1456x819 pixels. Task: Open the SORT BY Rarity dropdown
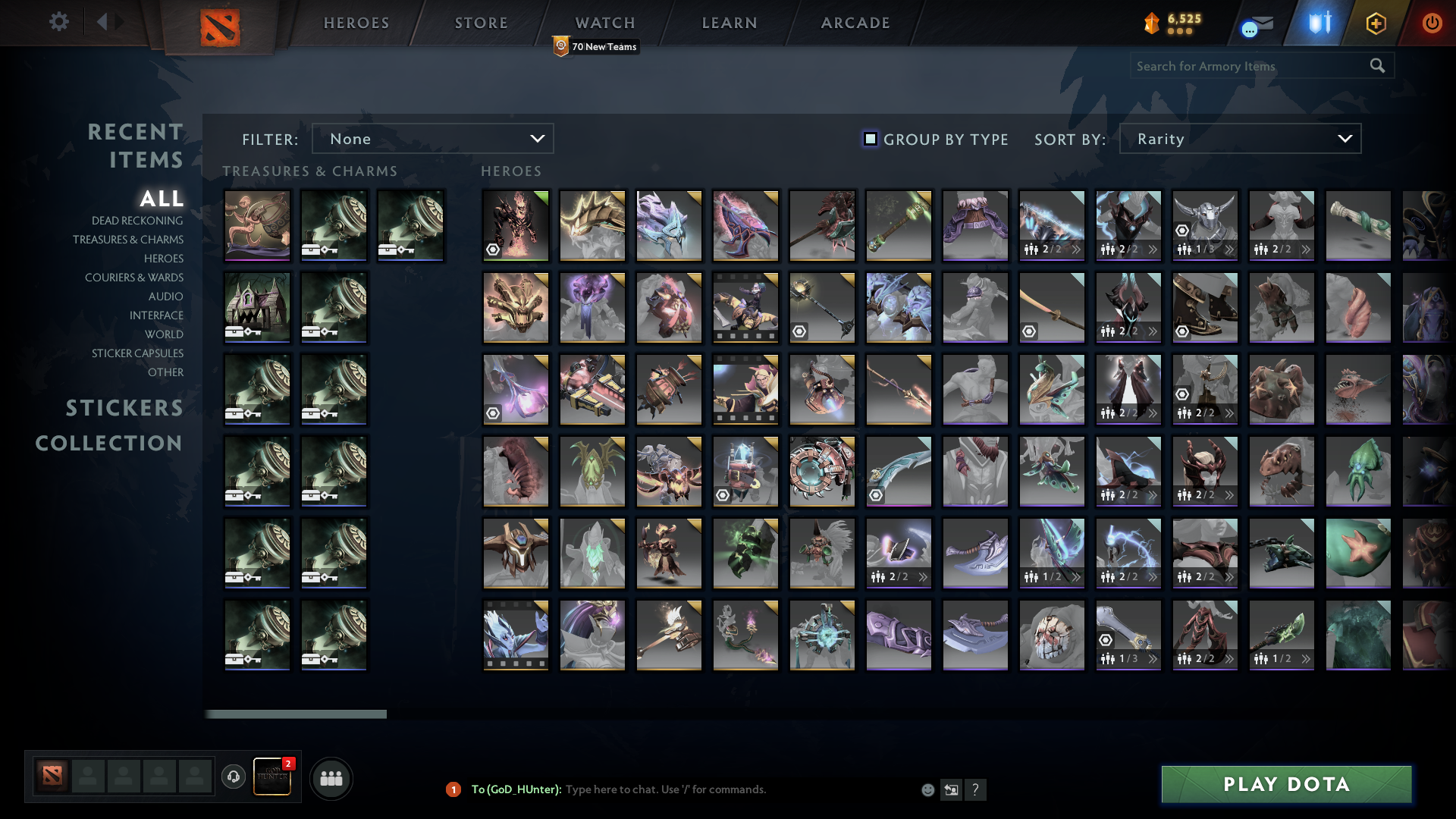(1239, 139)
